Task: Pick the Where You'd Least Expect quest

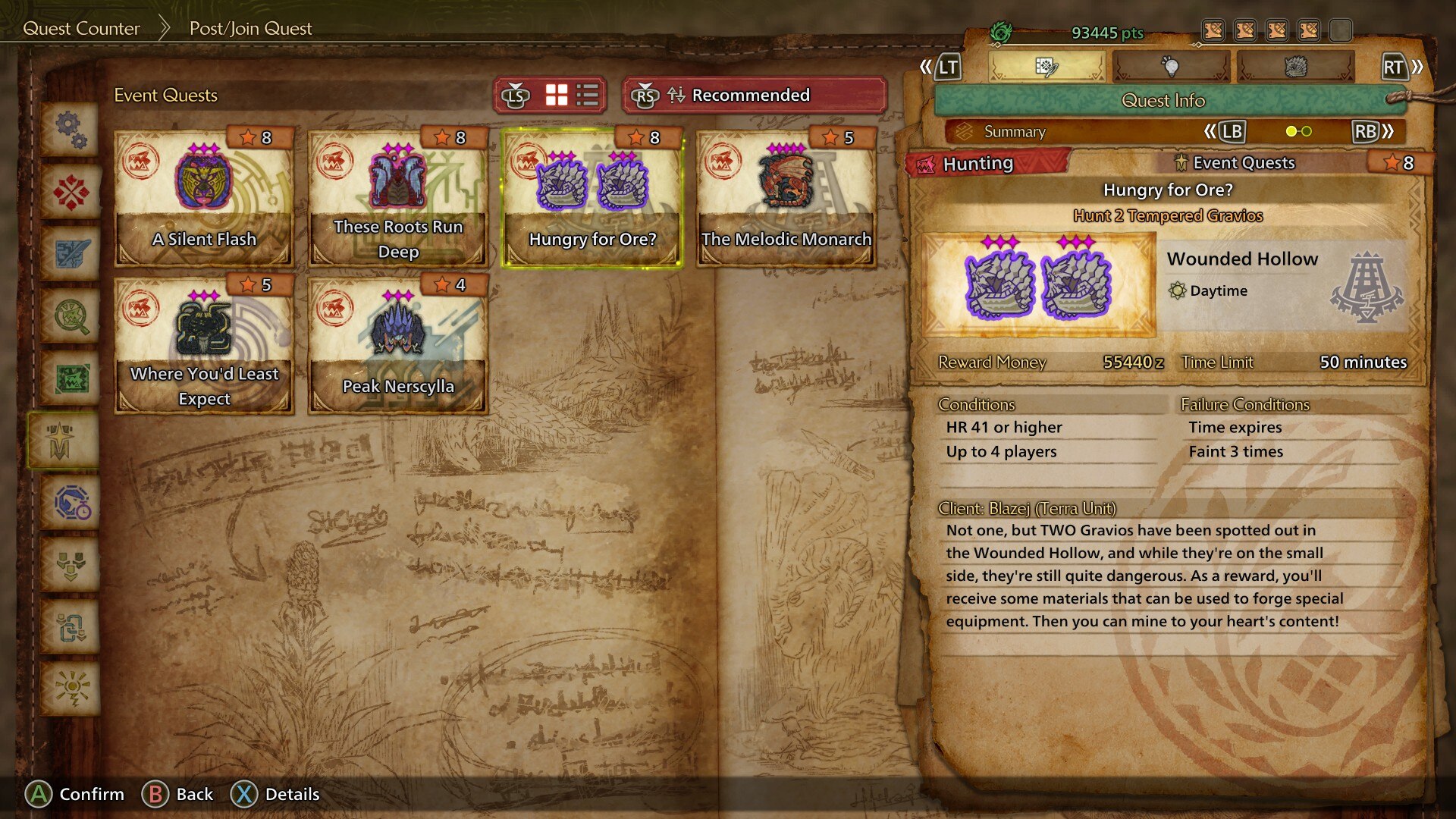Action: click(x=203, y=346)
